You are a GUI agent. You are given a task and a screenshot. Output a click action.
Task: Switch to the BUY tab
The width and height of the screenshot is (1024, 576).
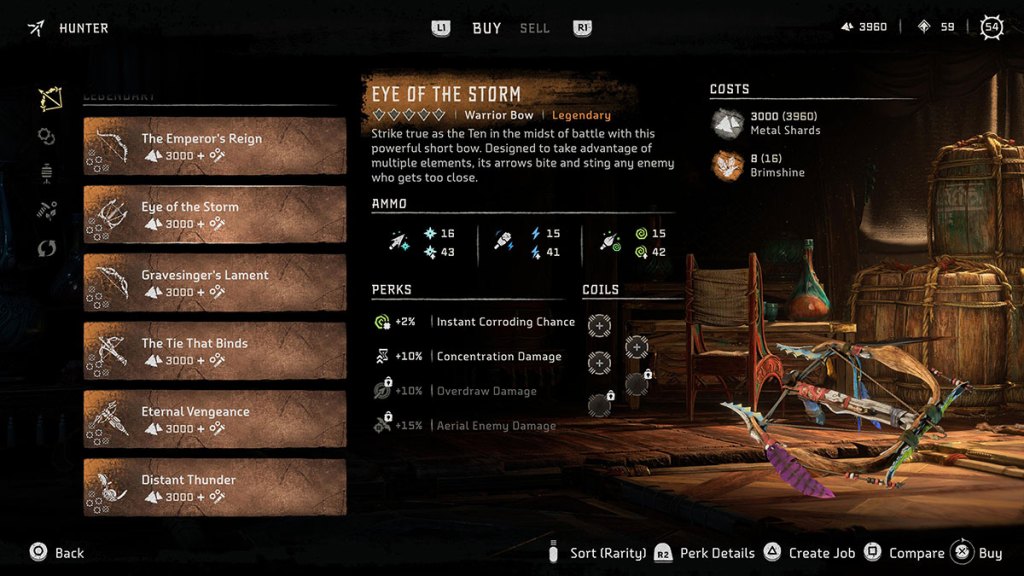486,28
